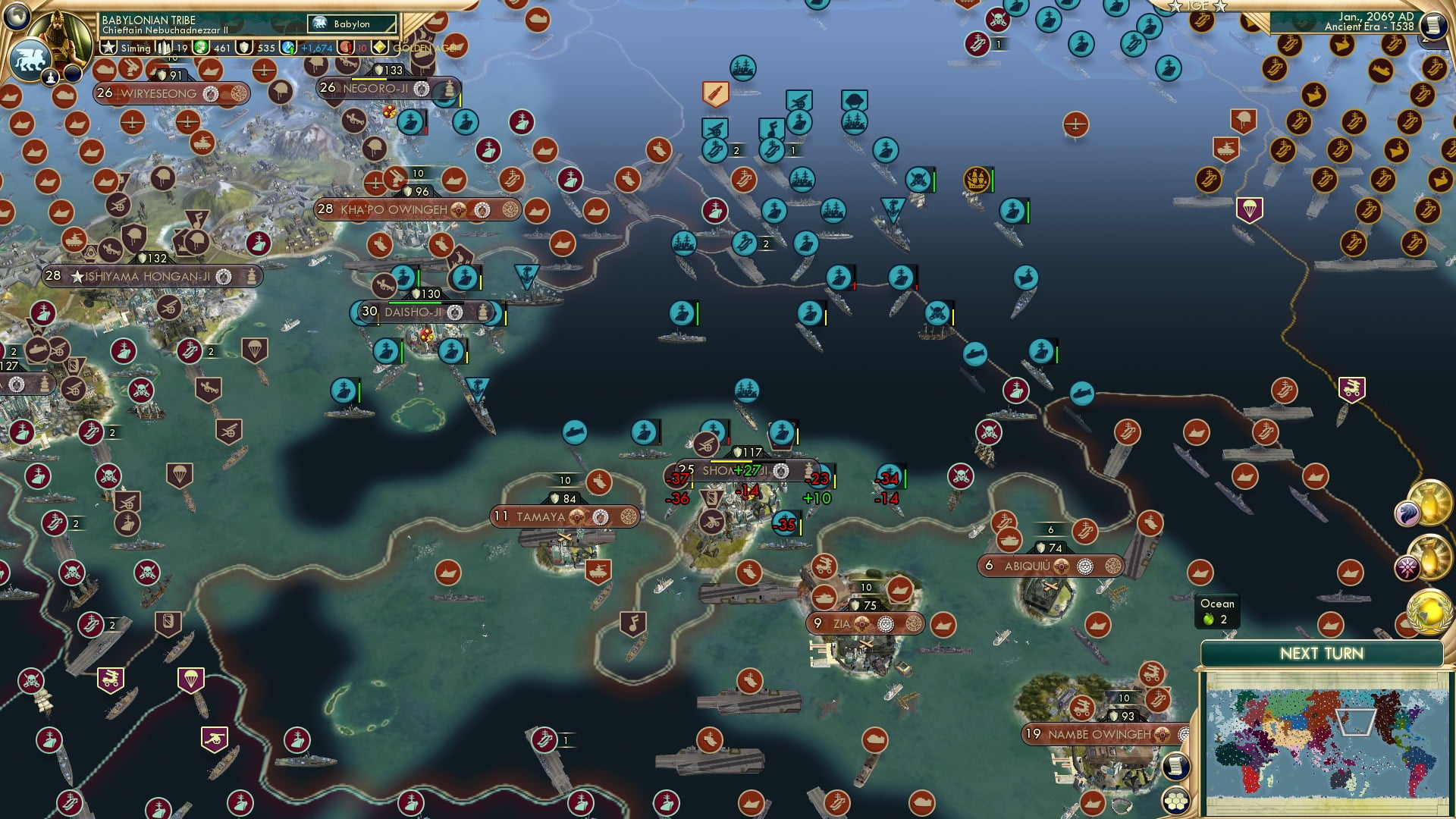Click the culture counter showing 461
Viewport: 1456px width, 819px height.
(209, 47)
